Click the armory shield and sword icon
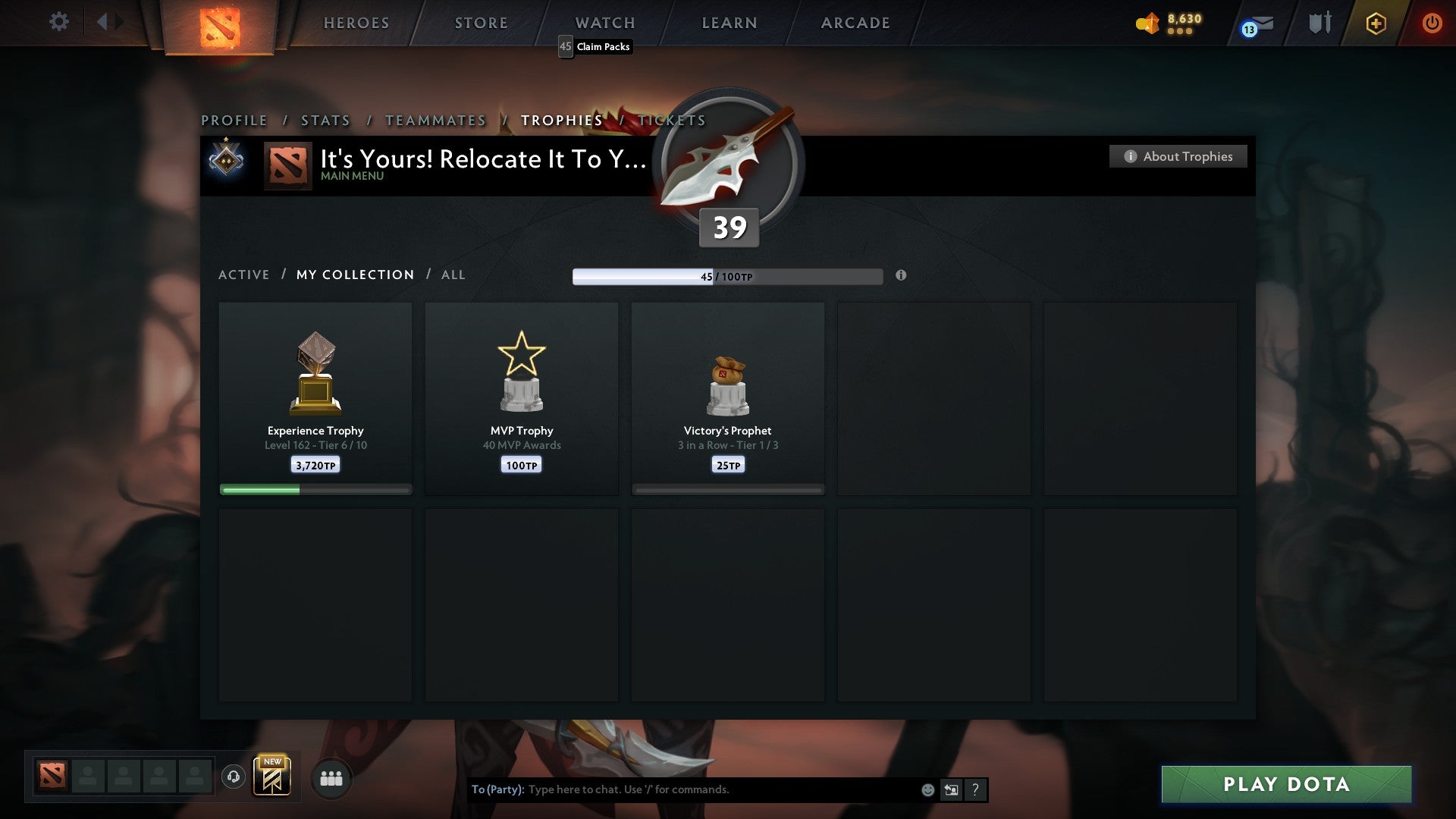The width and height of the screenshot is (1456, 819). pos(1319,23)
